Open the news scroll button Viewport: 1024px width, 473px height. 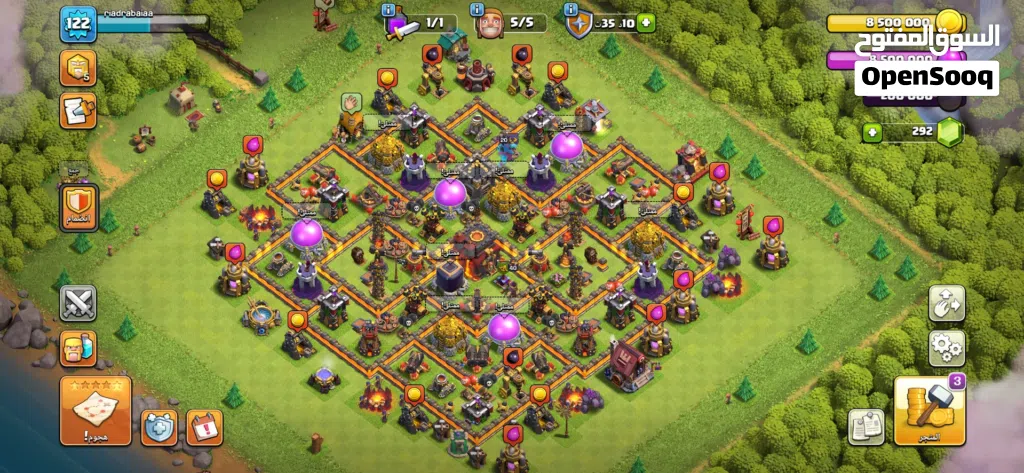click(77, 110)
